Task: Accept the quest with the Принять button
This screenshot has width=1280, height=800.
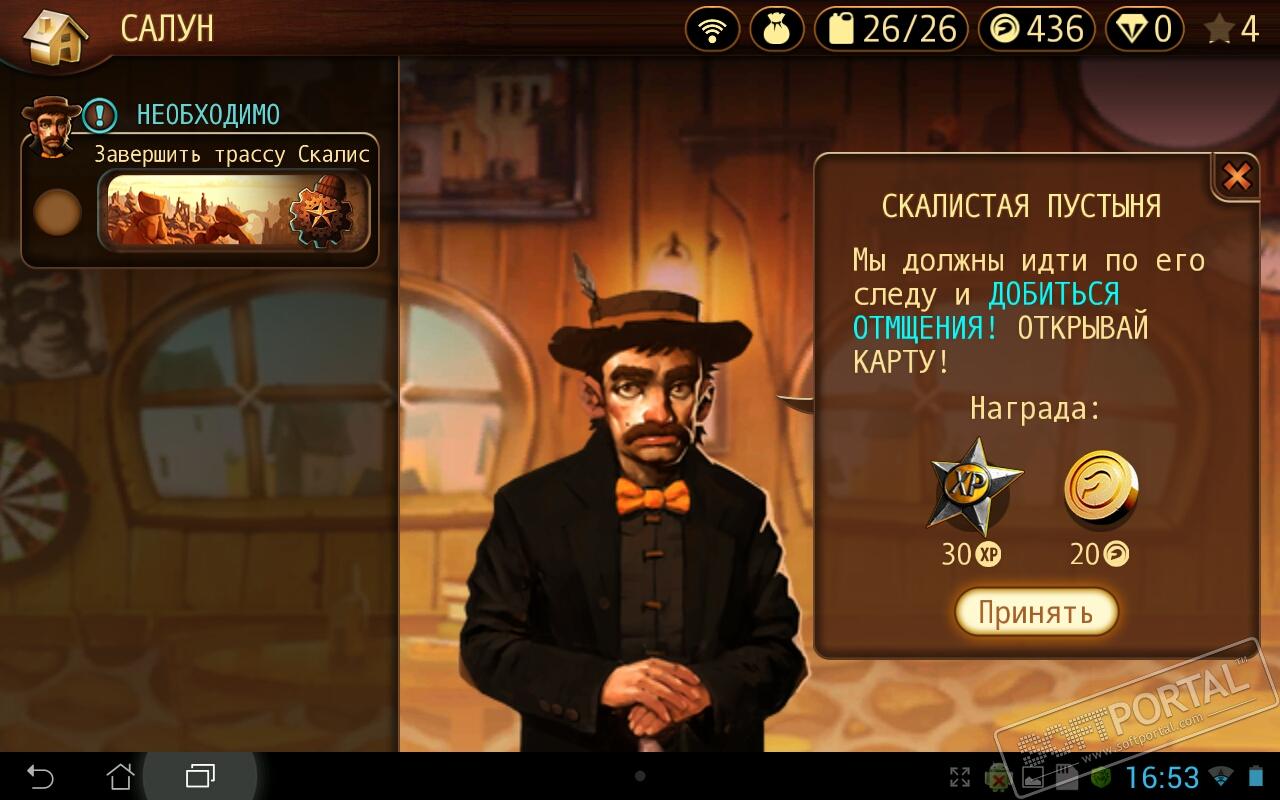Action: tap(1036, 612)
